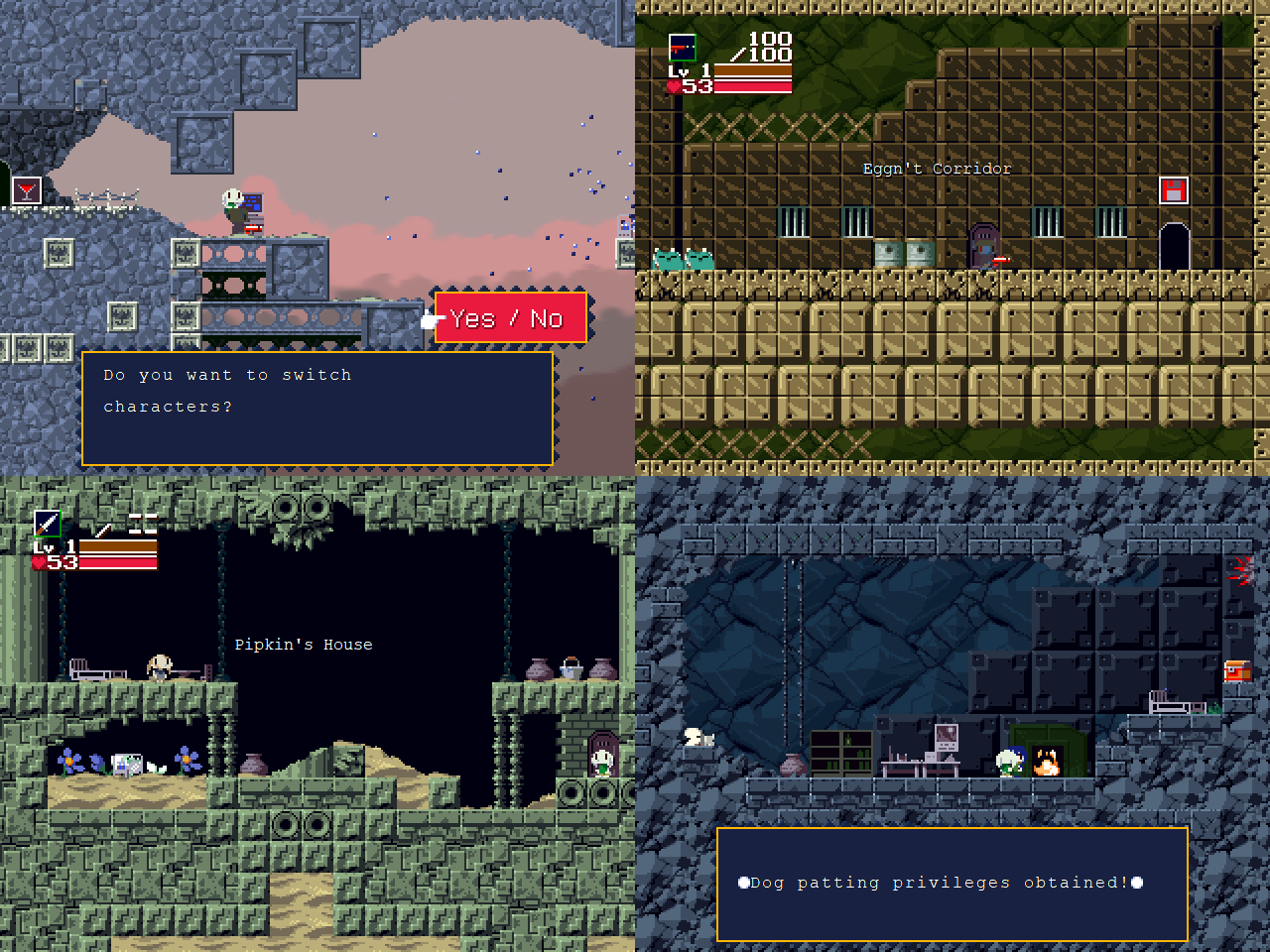Click the "Dog patting privileges obtained!" message box

(952, 883)
